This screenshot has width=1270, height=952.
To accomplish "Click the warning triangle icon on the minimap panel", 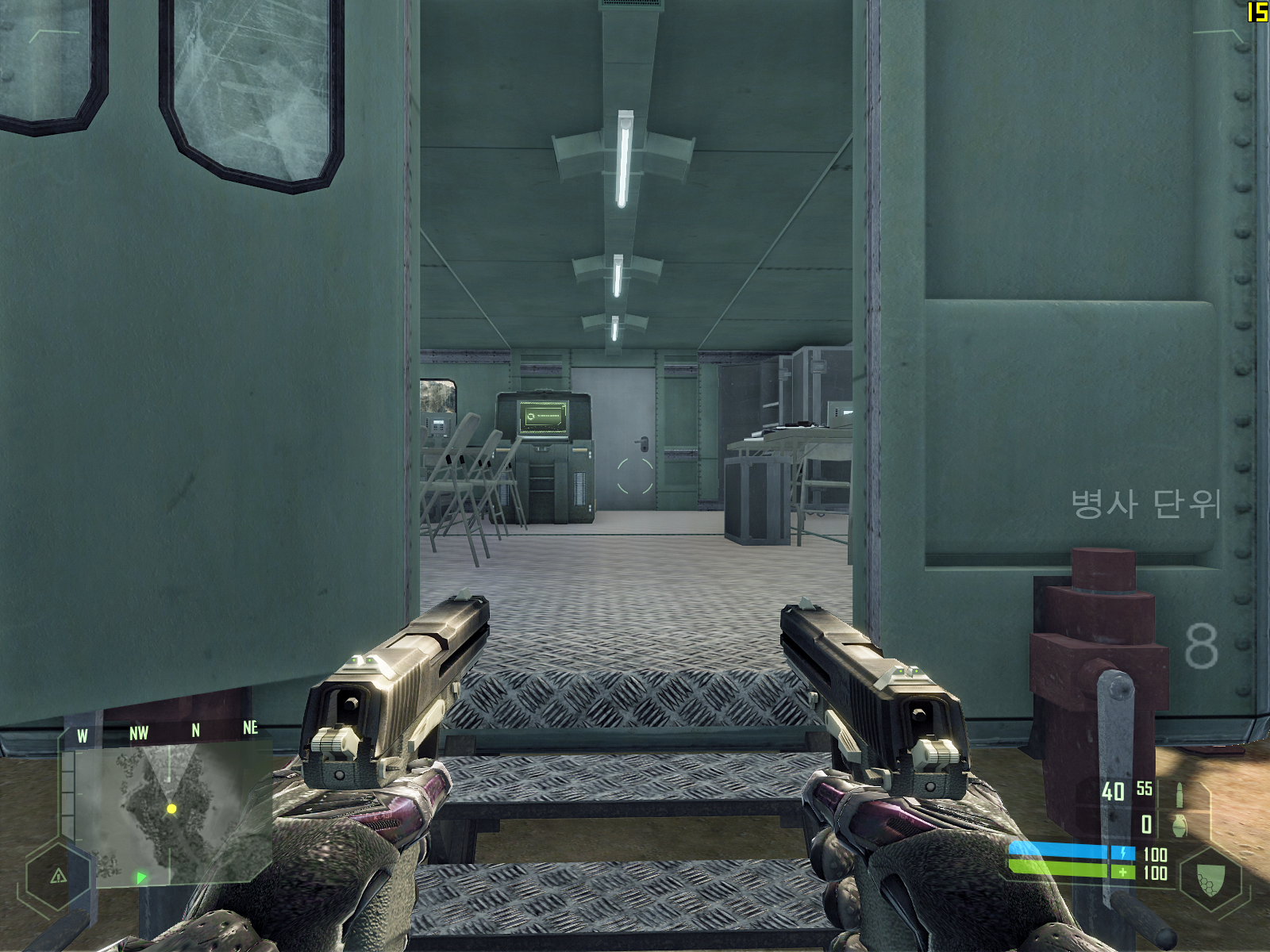I will [57, 876].
